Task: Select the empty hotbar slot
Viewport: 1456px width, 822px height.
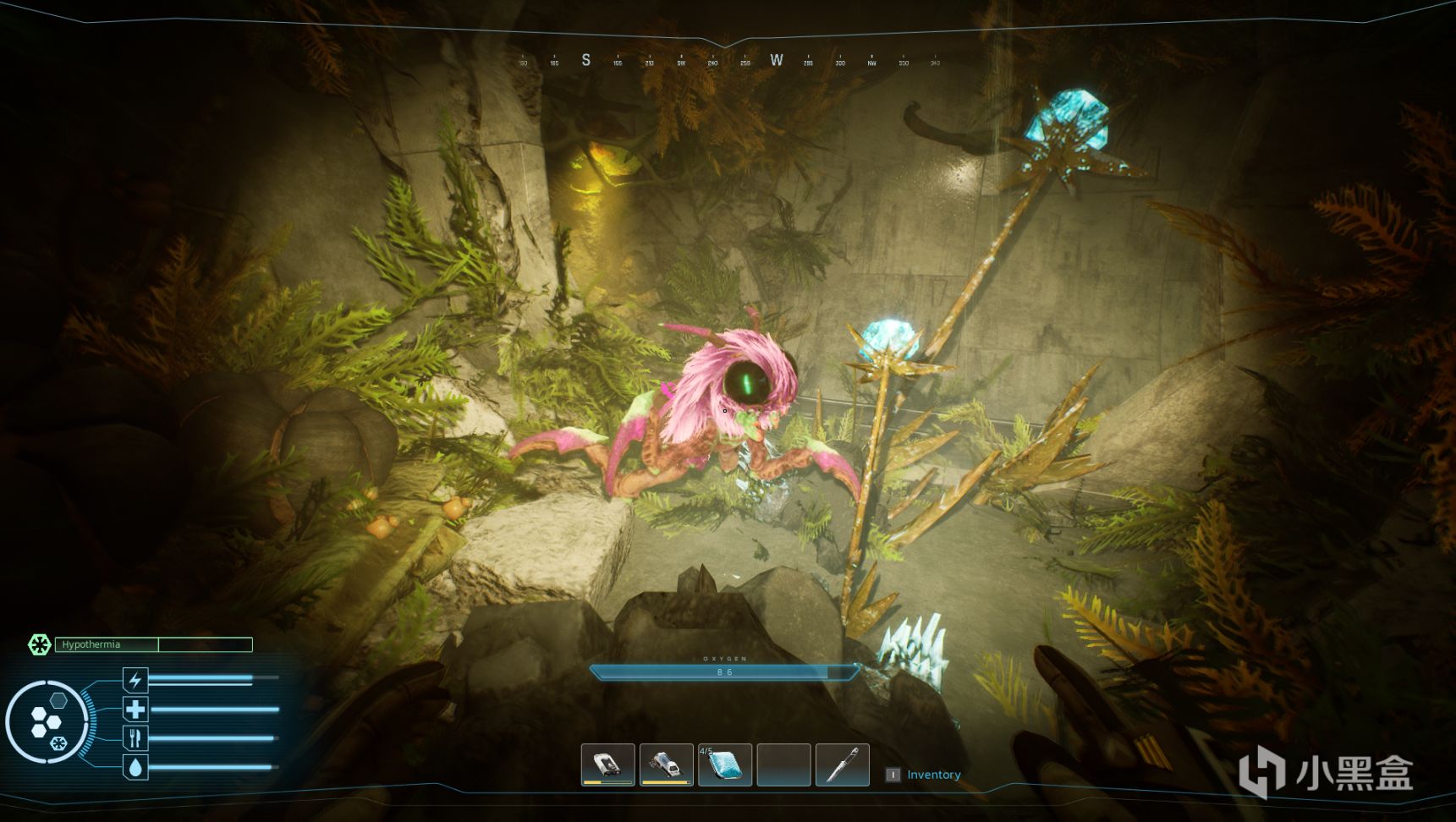Action: pos(783,764)
